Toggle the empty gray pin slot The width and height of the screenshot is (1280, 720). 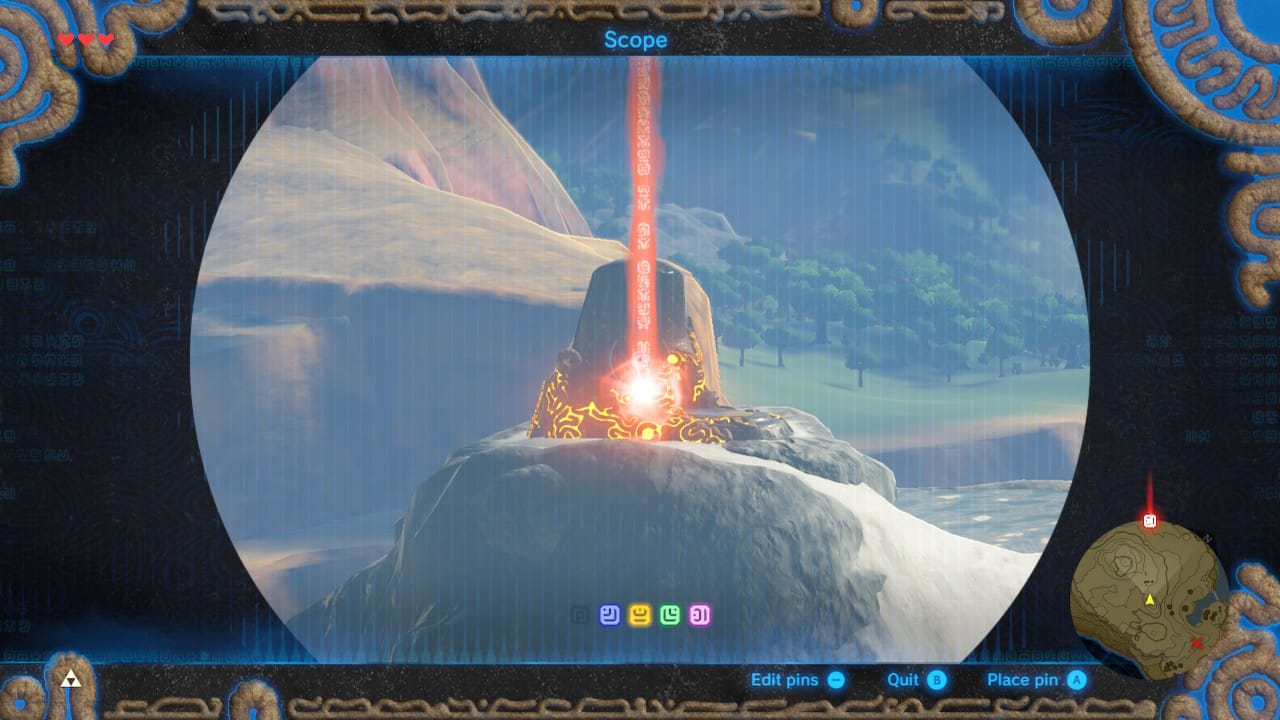tap(579, 611)
